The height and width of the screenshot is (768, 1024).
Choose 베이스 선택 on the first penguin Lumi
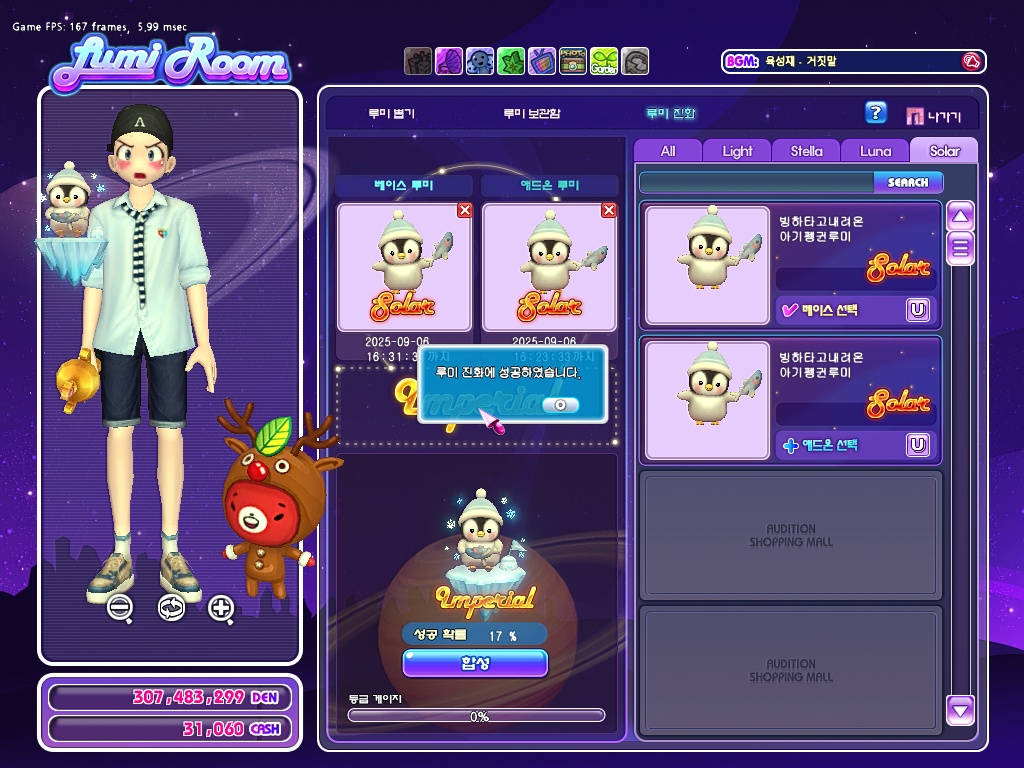point(828,310)
